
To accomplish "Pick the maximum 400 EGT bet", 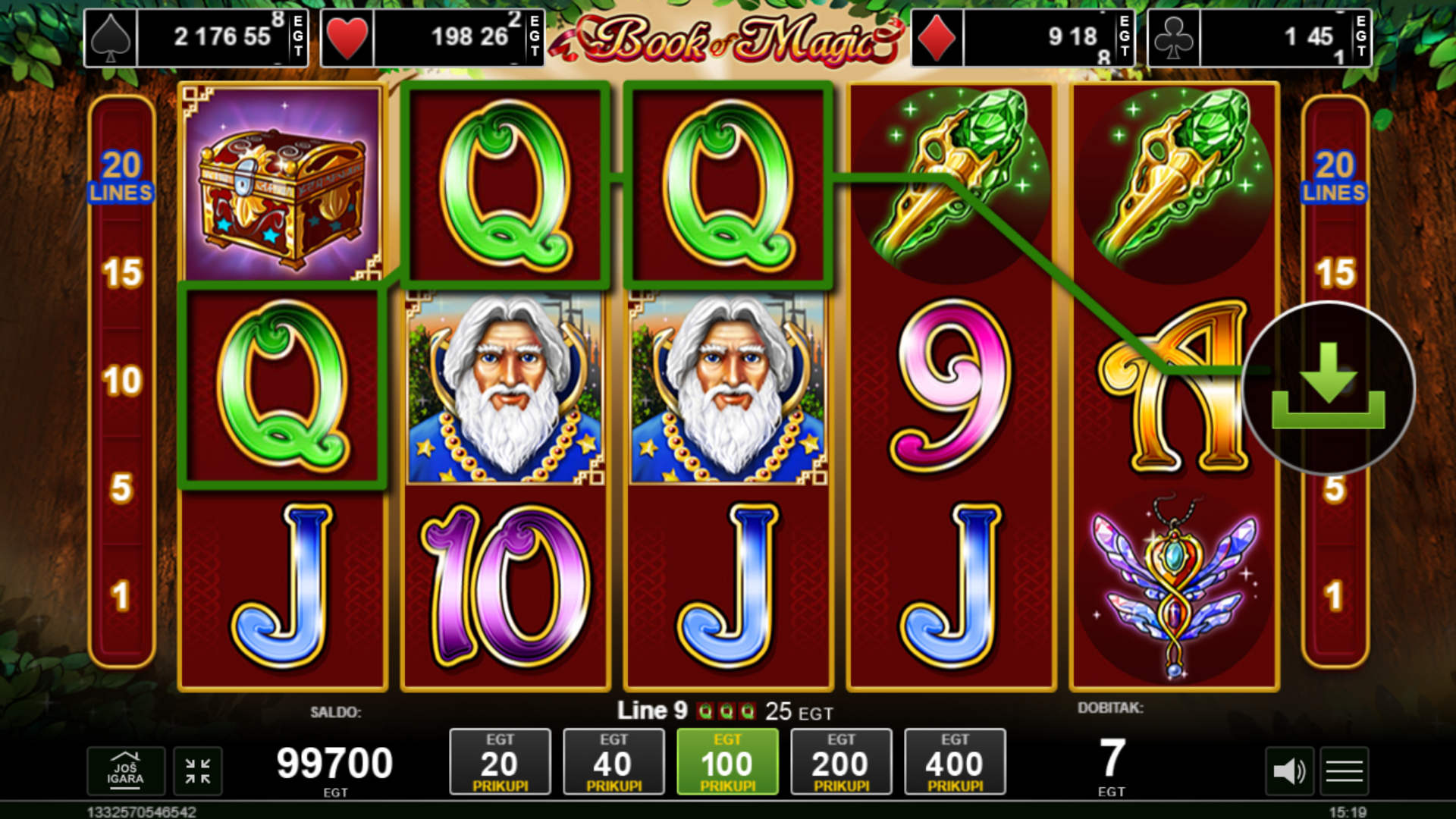I will (955, 762).
